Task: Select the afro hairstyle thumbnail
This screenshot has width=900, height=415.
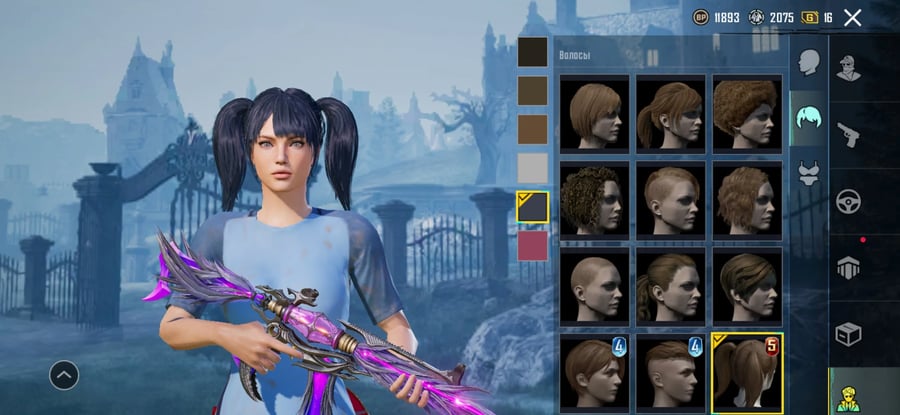Action: 747,112
